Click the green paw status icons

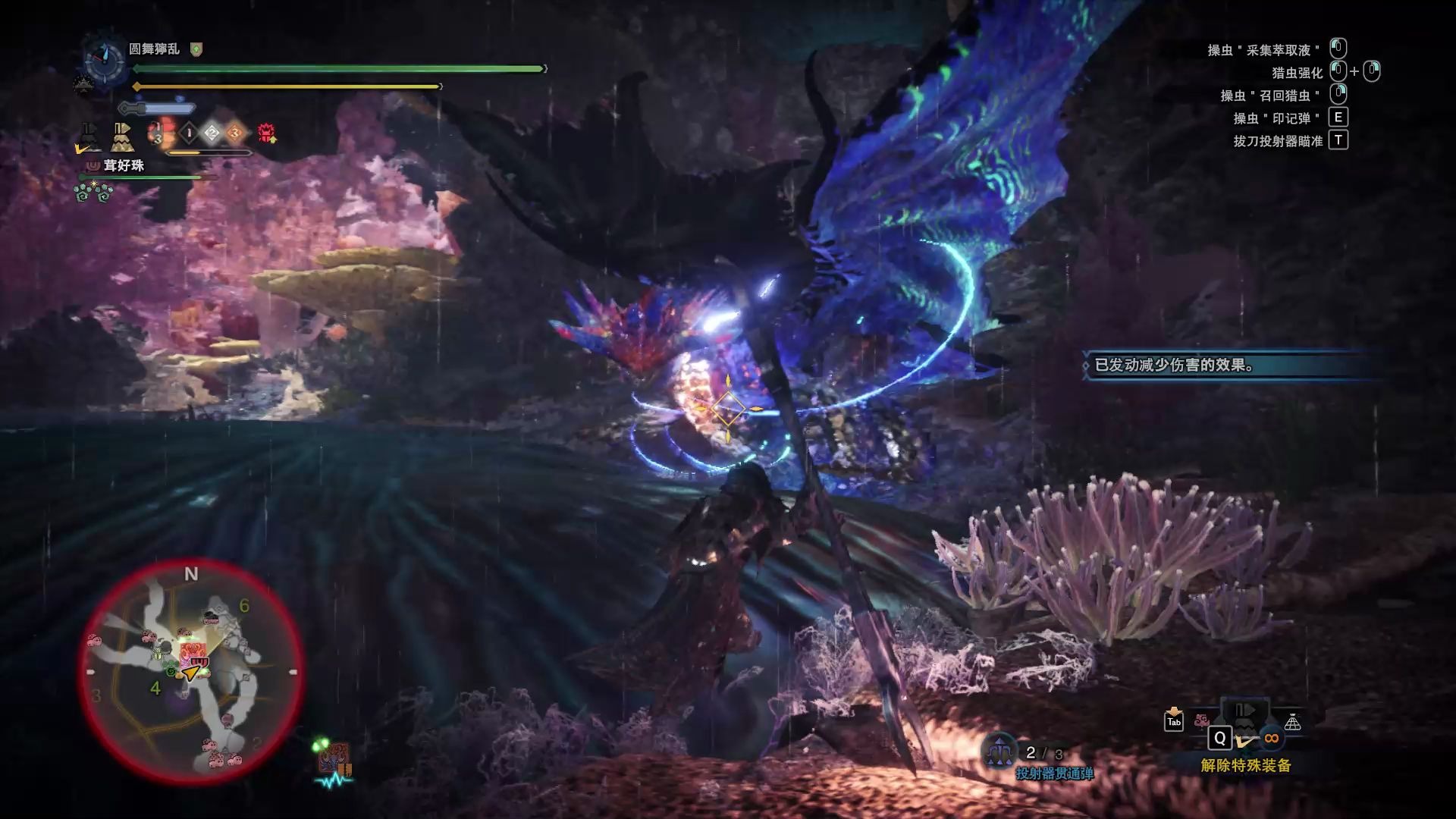[x=93, y=193]
